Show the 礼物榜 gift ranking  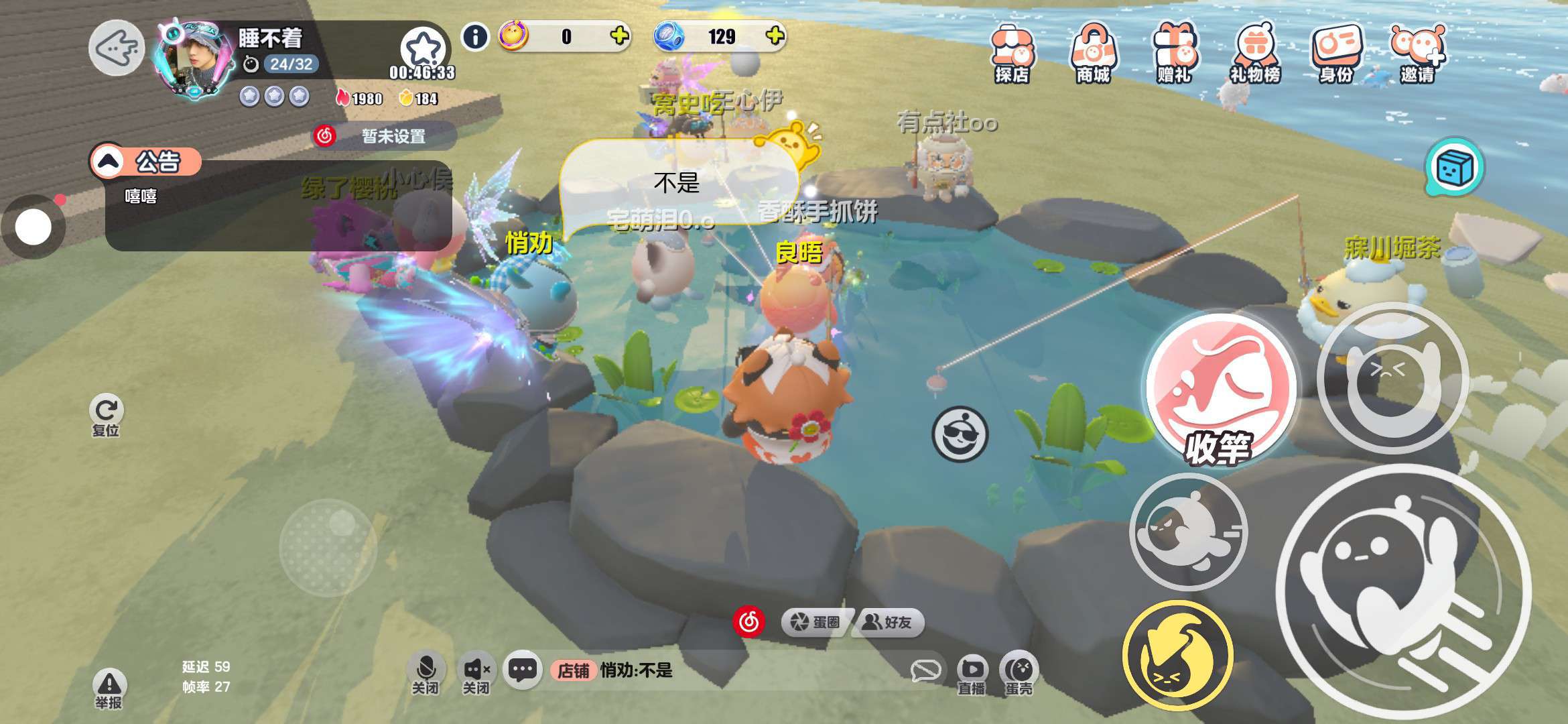point(1255,54)
